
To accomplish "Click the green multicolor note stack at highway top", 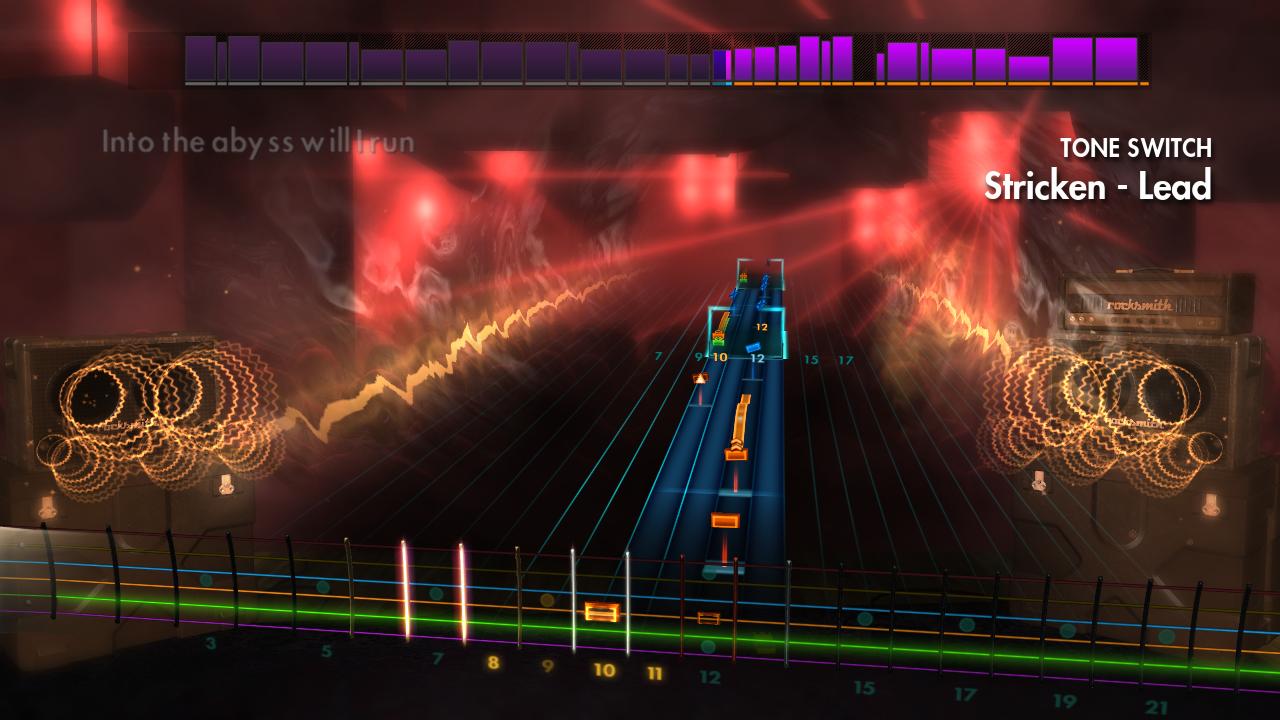I will pyautogui.click(x=744, y=278).
